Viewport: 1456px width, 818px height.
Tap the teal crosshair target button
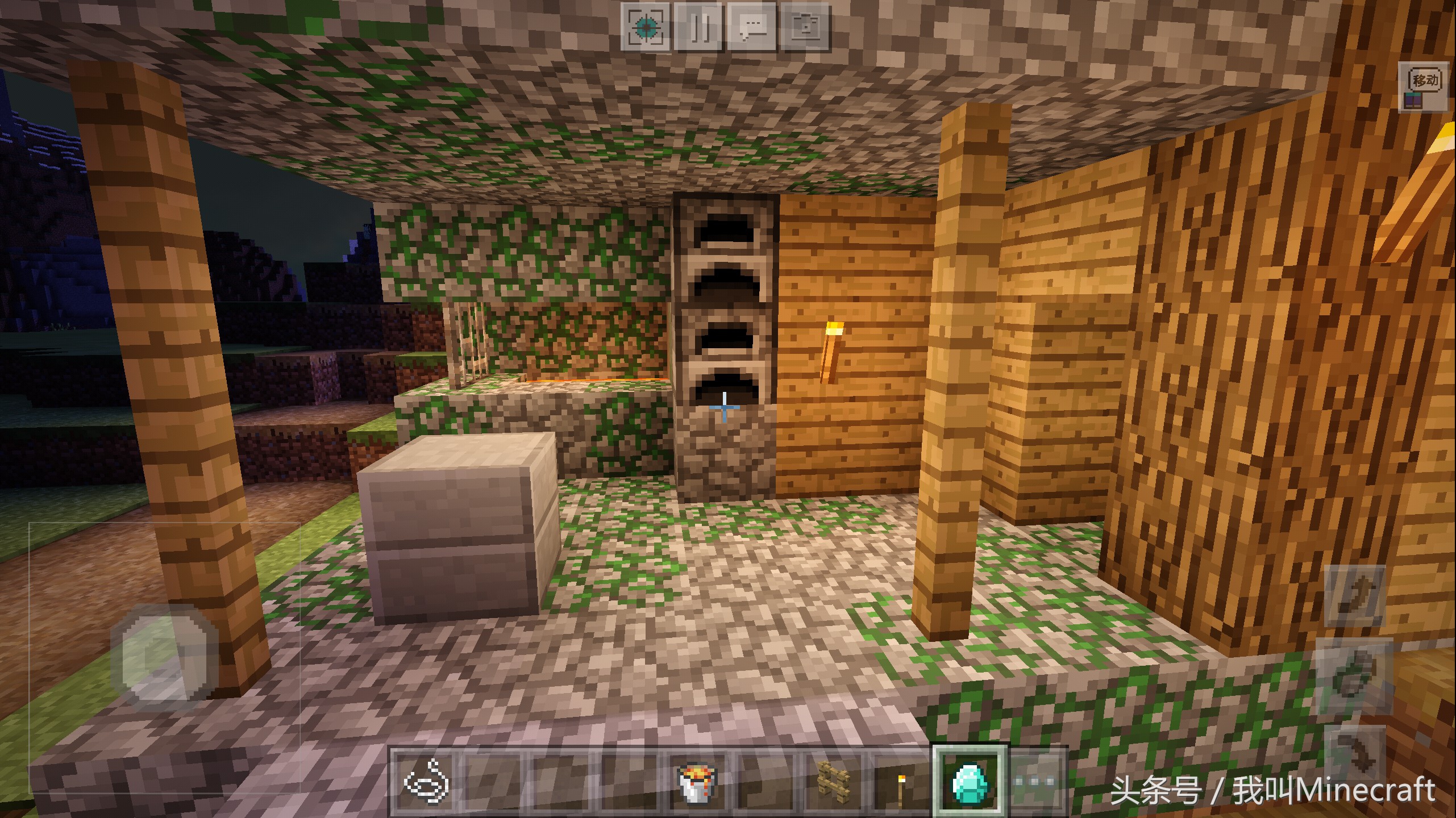coord(646,26)
